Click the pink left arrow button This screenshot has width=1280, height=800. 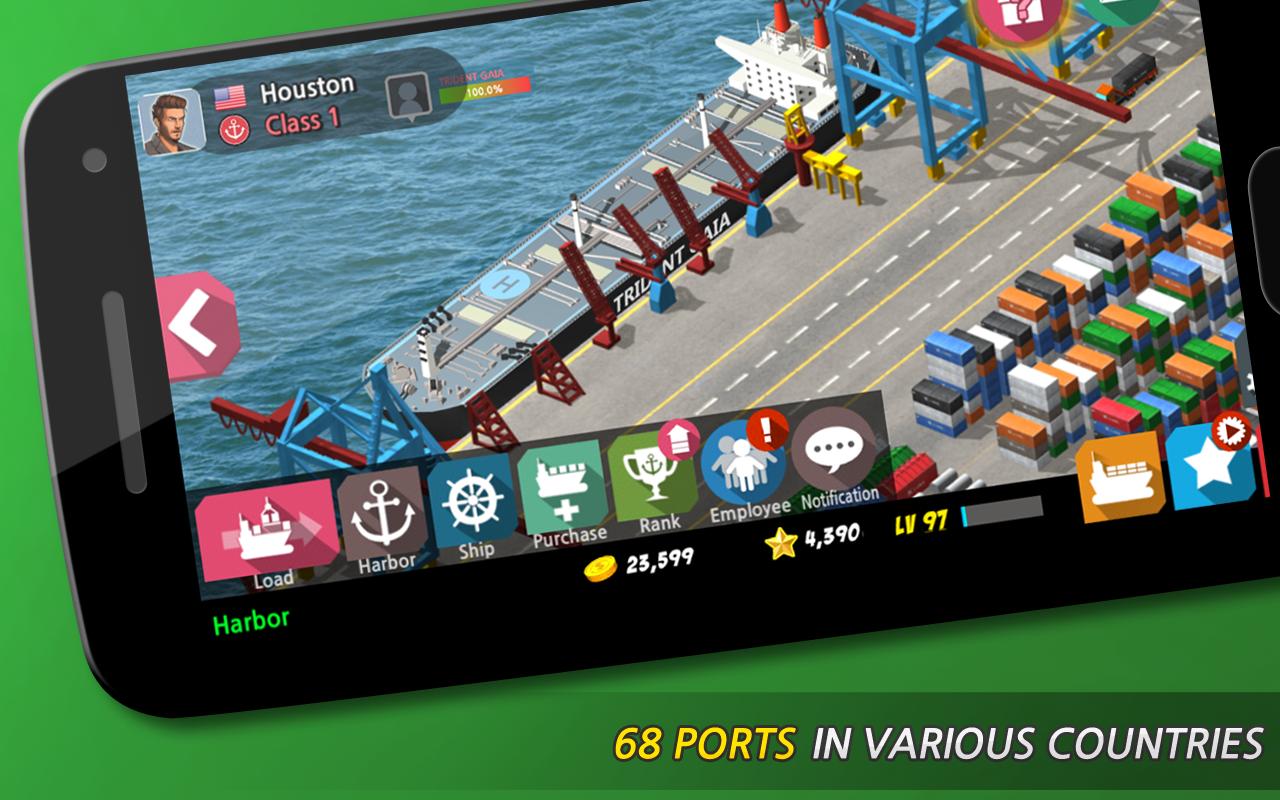click(195, 325)
